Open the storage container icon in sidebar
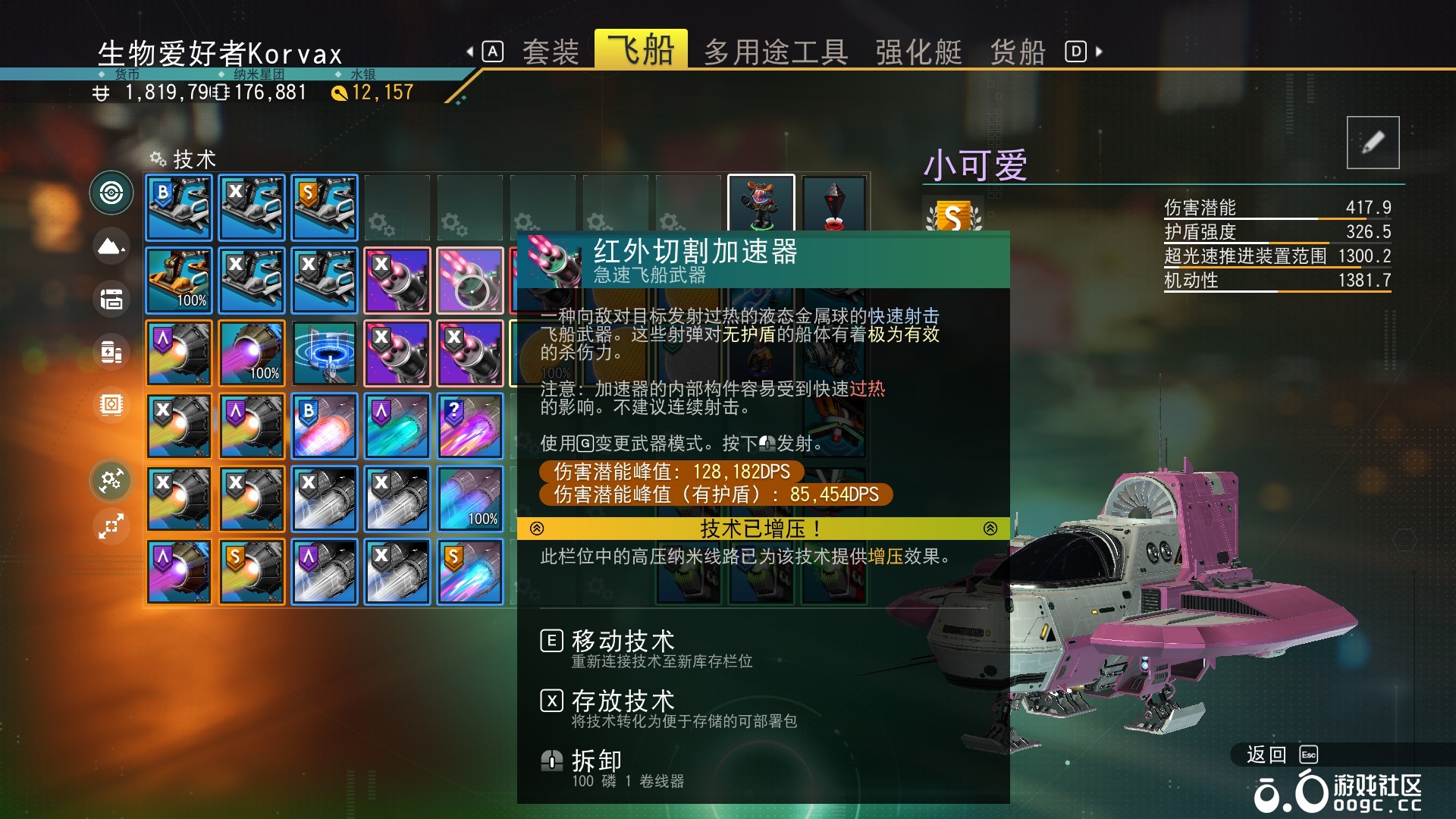1456x819 pixels. coord(111,300)
